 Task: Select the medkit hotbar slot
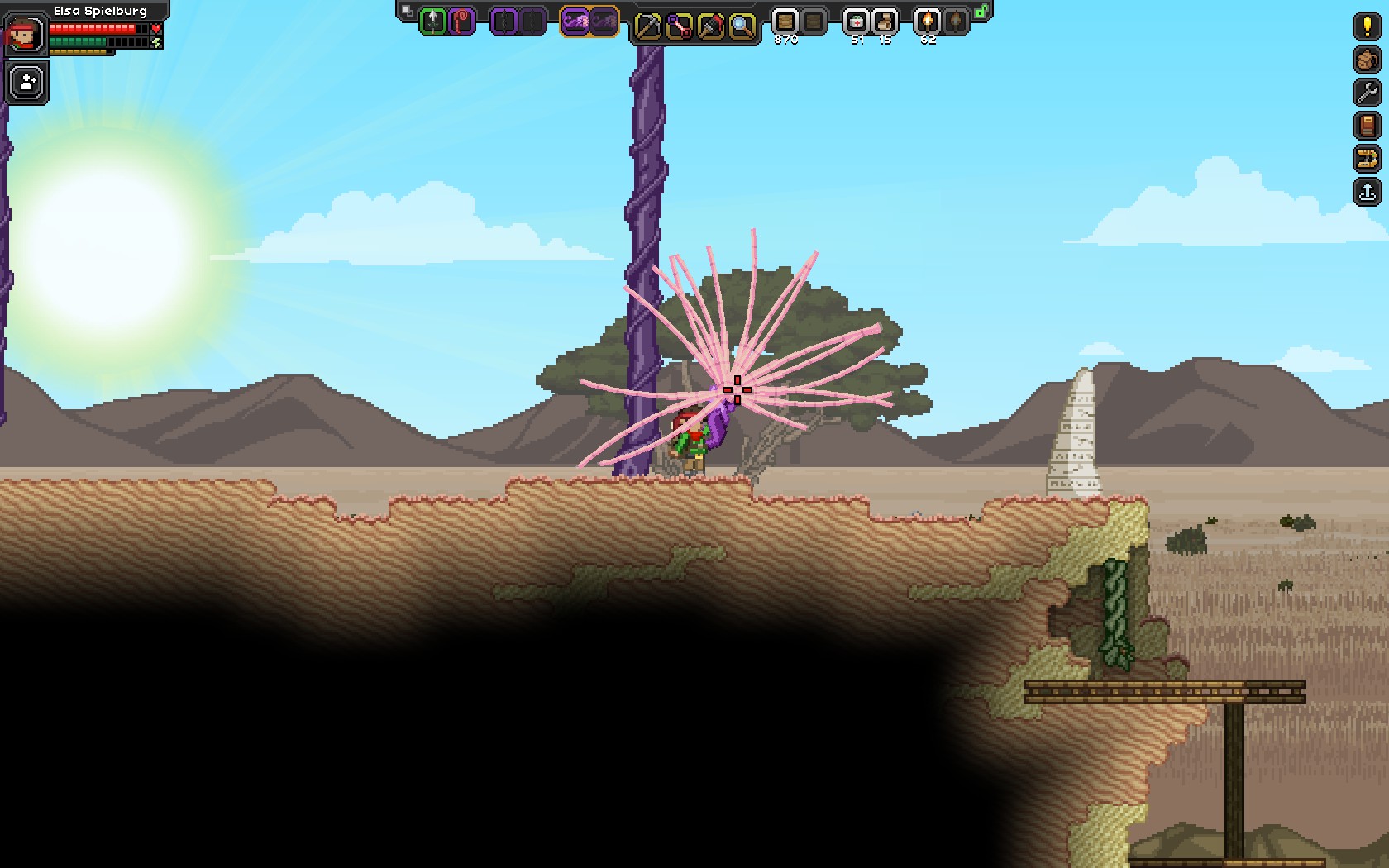[856, 21]
